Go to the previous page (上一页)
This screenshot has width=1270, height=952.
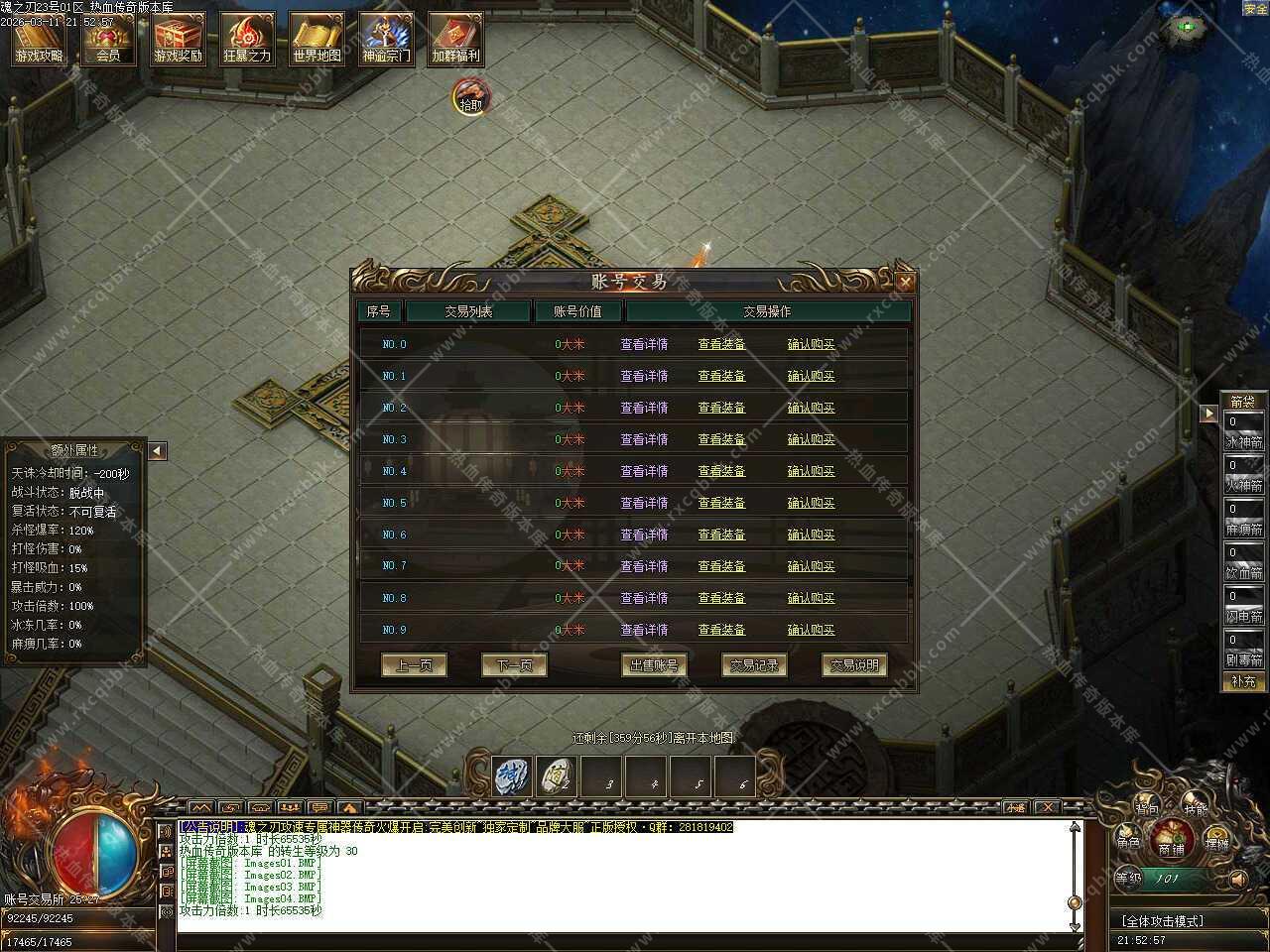click(414, 665)
